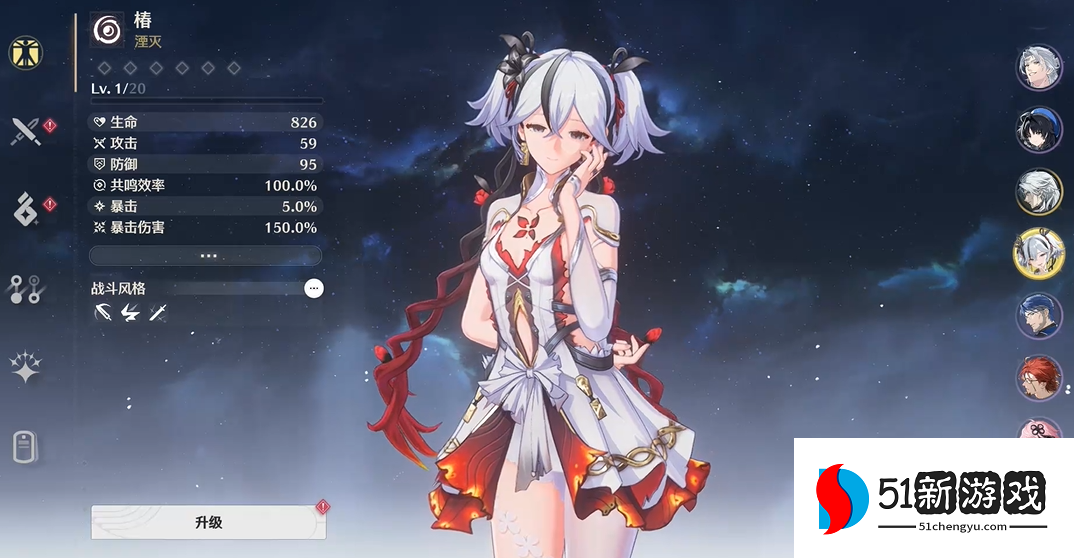Select the red-haired character with glasses
This screenshot has width=1074, height=558.
pos(1038,380)
